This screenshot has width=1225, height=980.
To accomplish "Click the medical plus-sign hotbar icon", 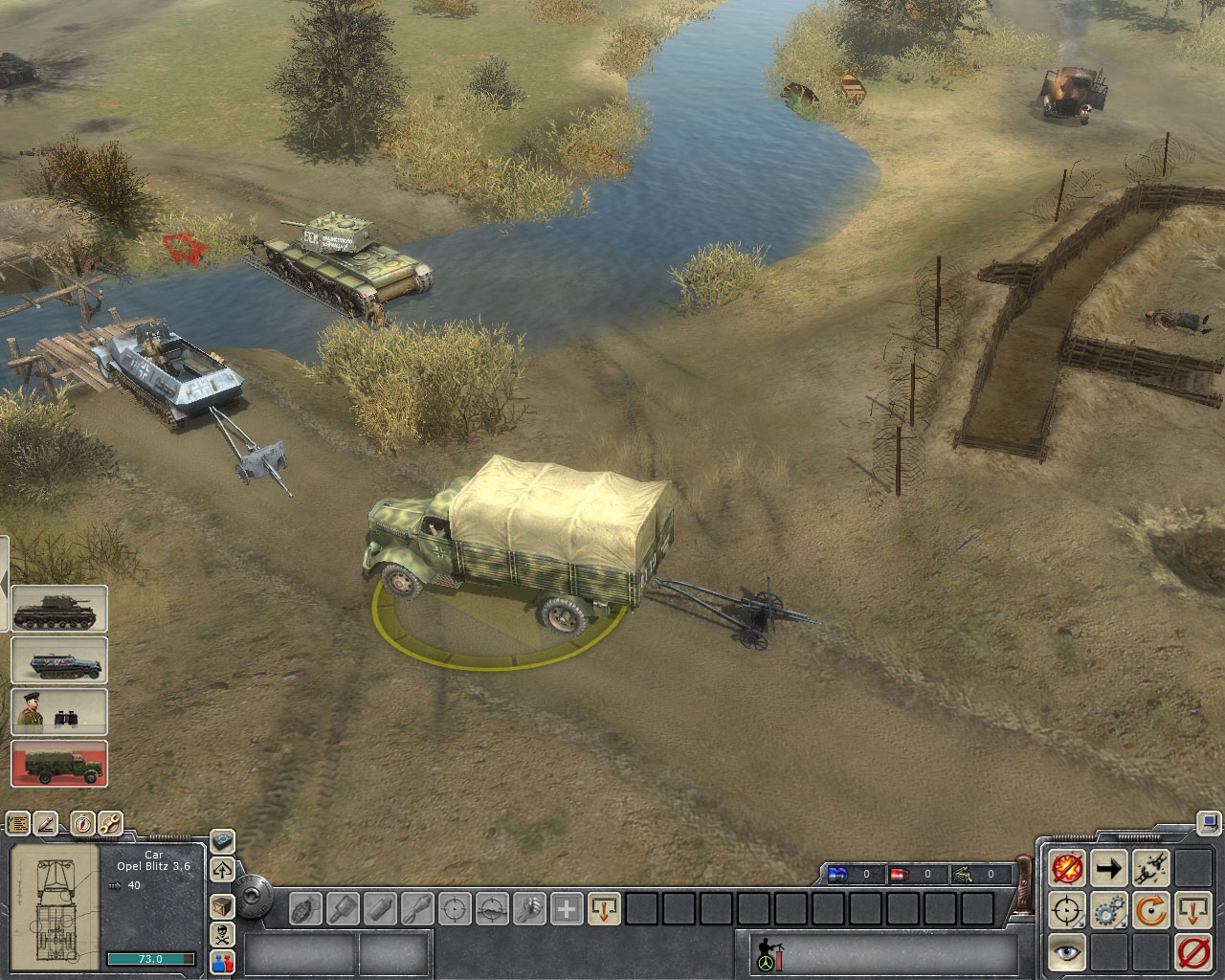I will 567,907.
